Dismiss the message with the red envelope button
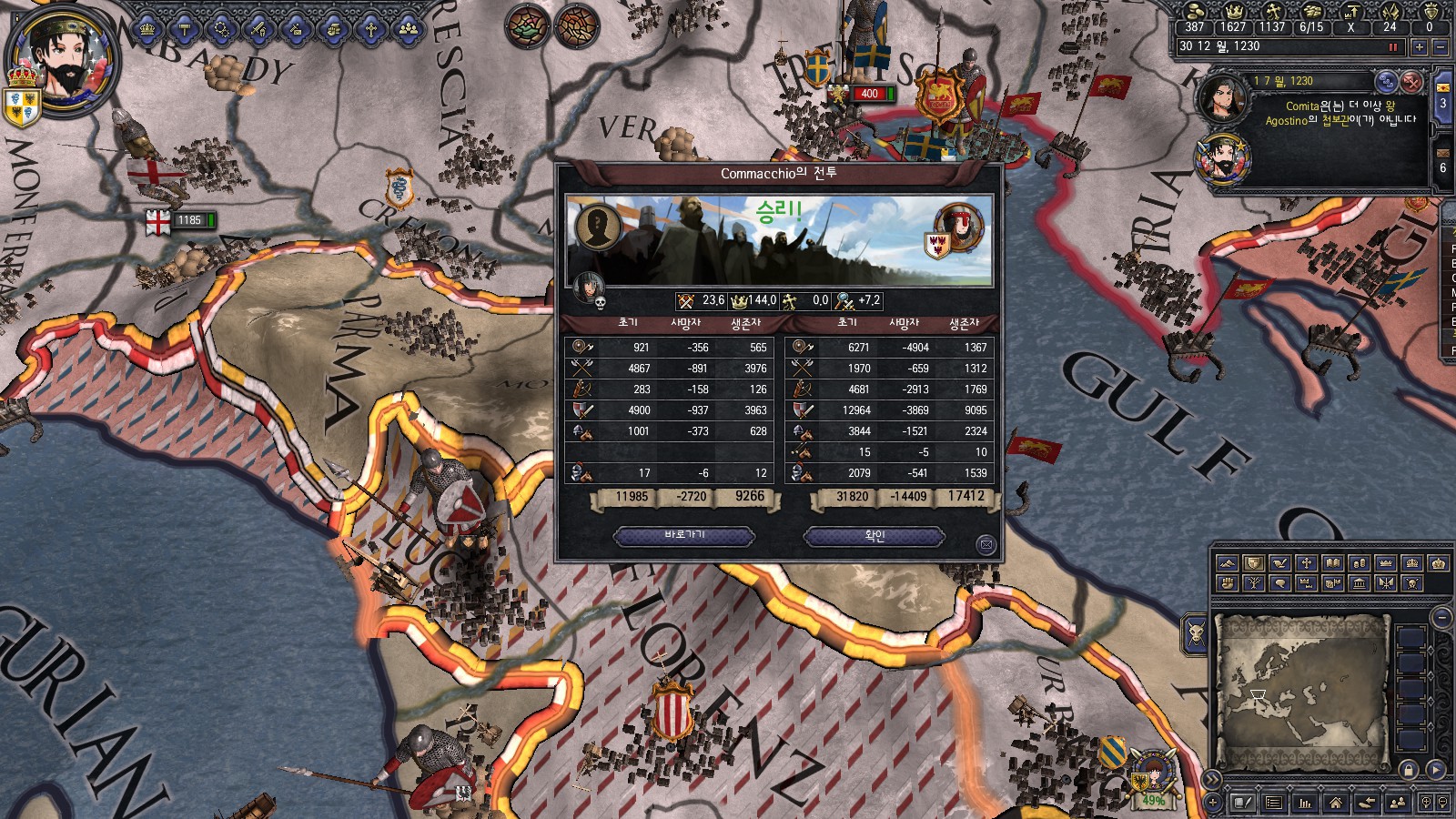Image resolution: width=1456 pixels, height=819 pixels. point(1410,82)
